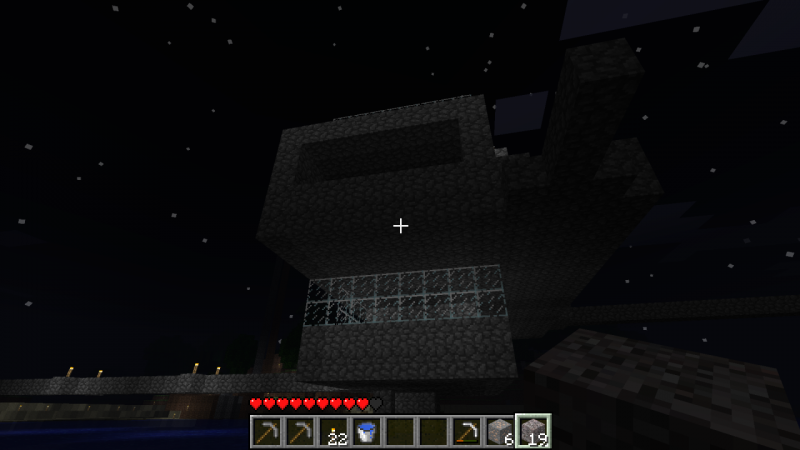Select the stone block stack of 6
The height and width of the screenshot is (450, 800).
(499, 432)
